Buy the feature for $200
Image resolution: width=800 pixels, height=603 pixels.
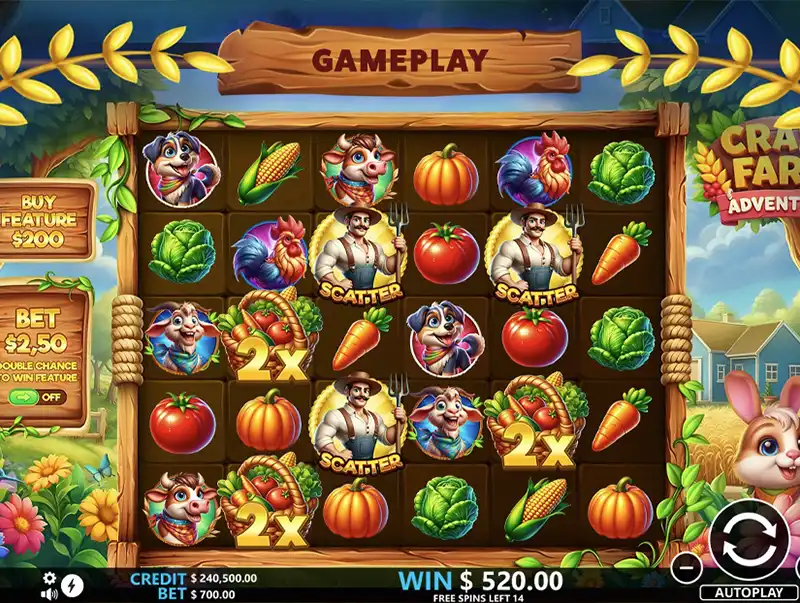coord(46,220)
